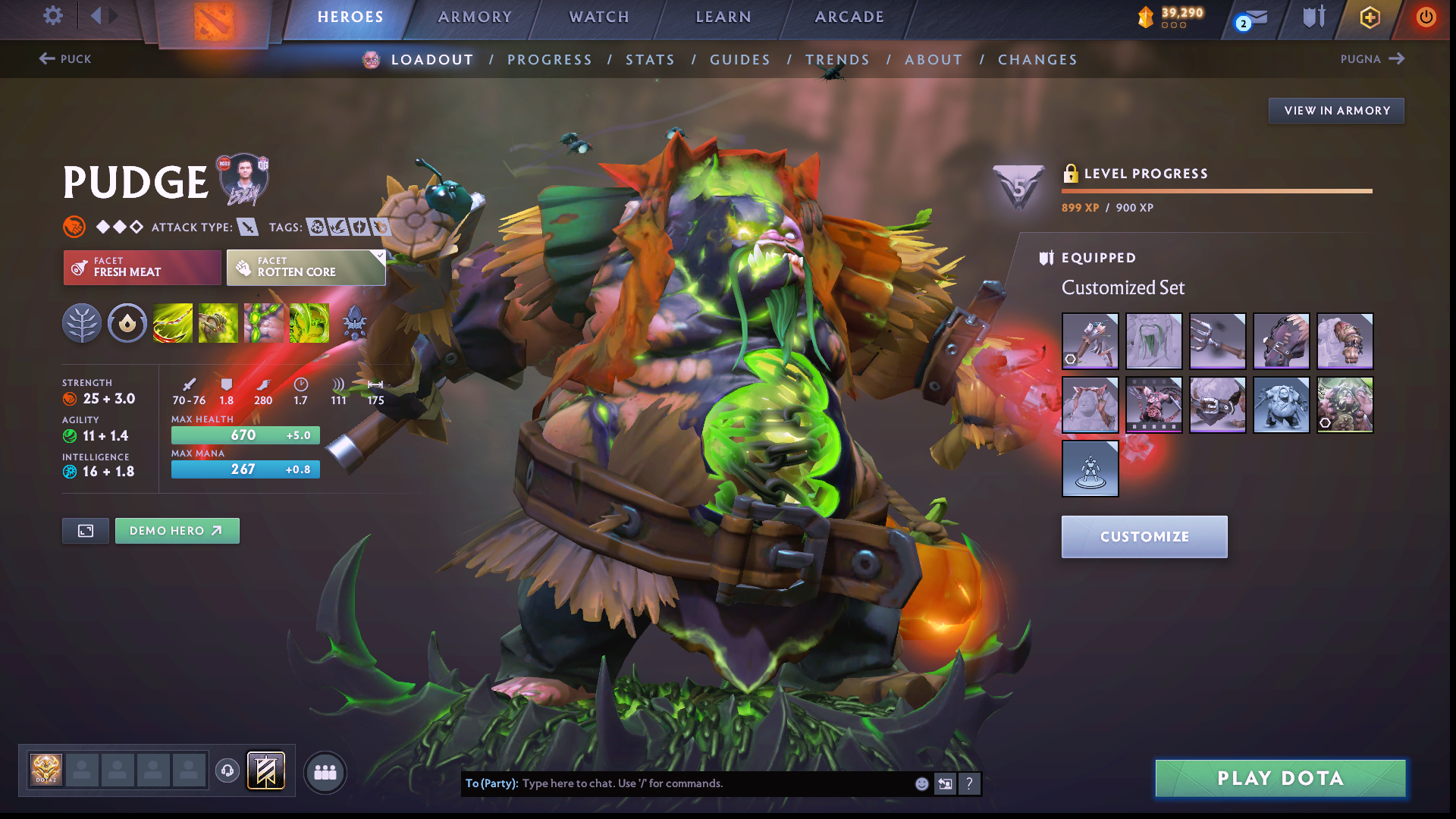Switch to the Watch tab

[599, 17]
